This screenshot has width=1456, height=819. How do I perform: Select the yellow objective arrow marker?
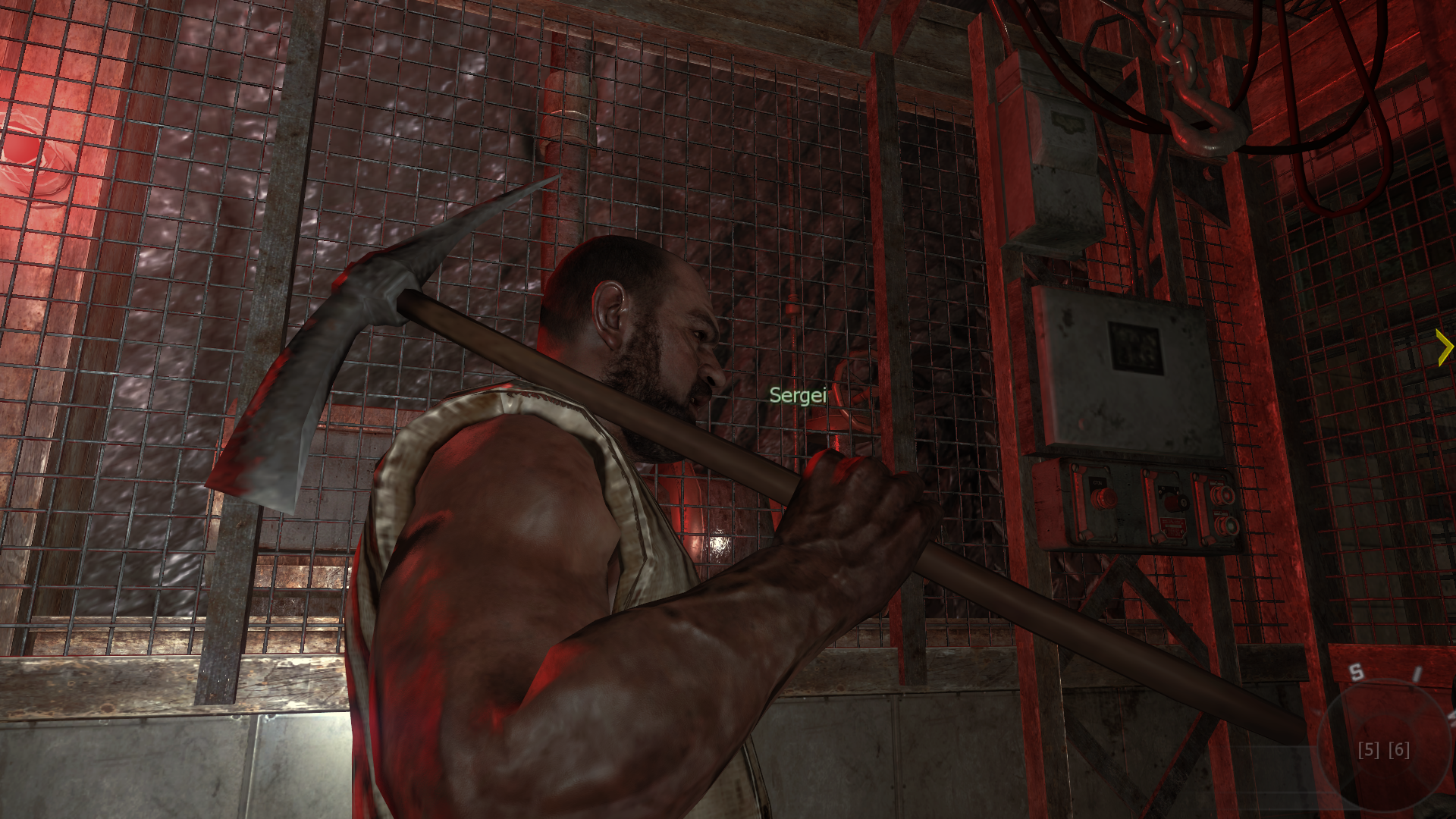pyautogui.click(x=1444, y=348)
